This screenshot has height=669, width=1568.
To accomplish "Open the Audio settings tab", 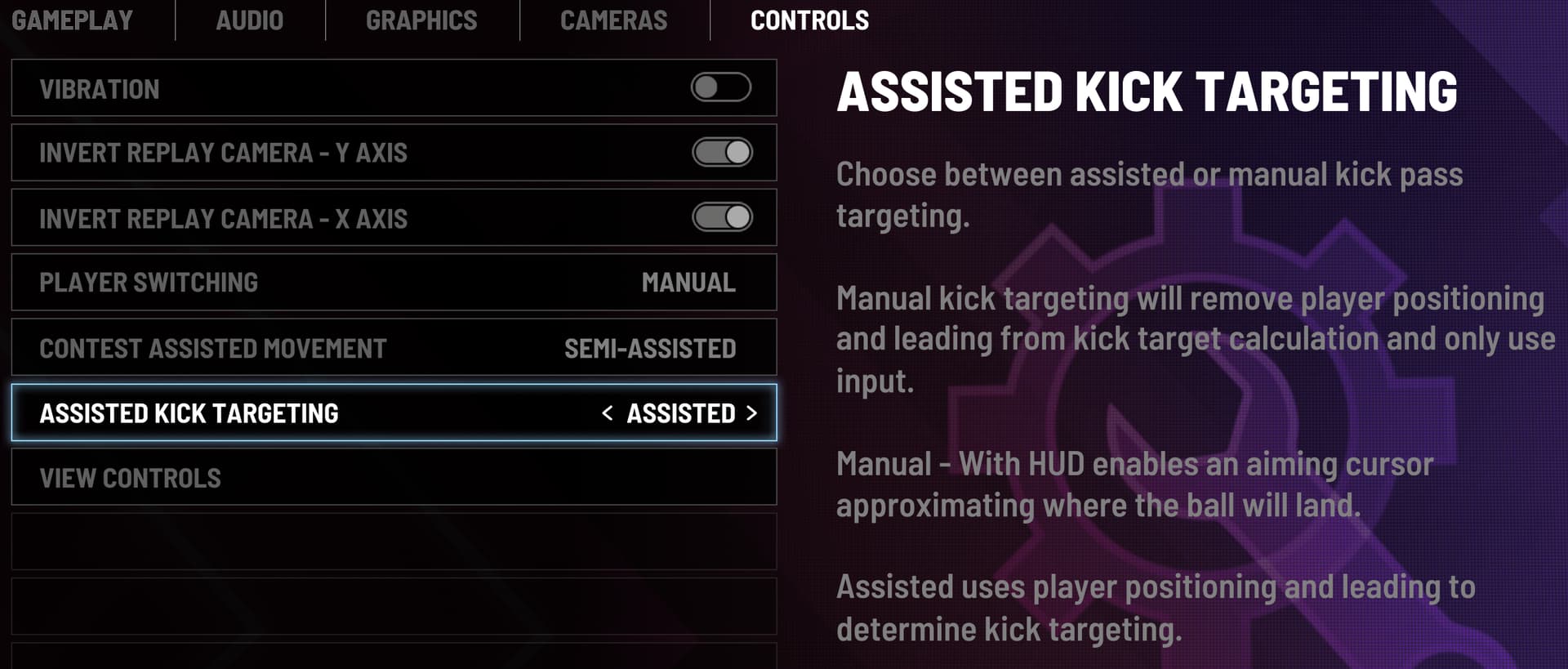I will pos(249,20).
